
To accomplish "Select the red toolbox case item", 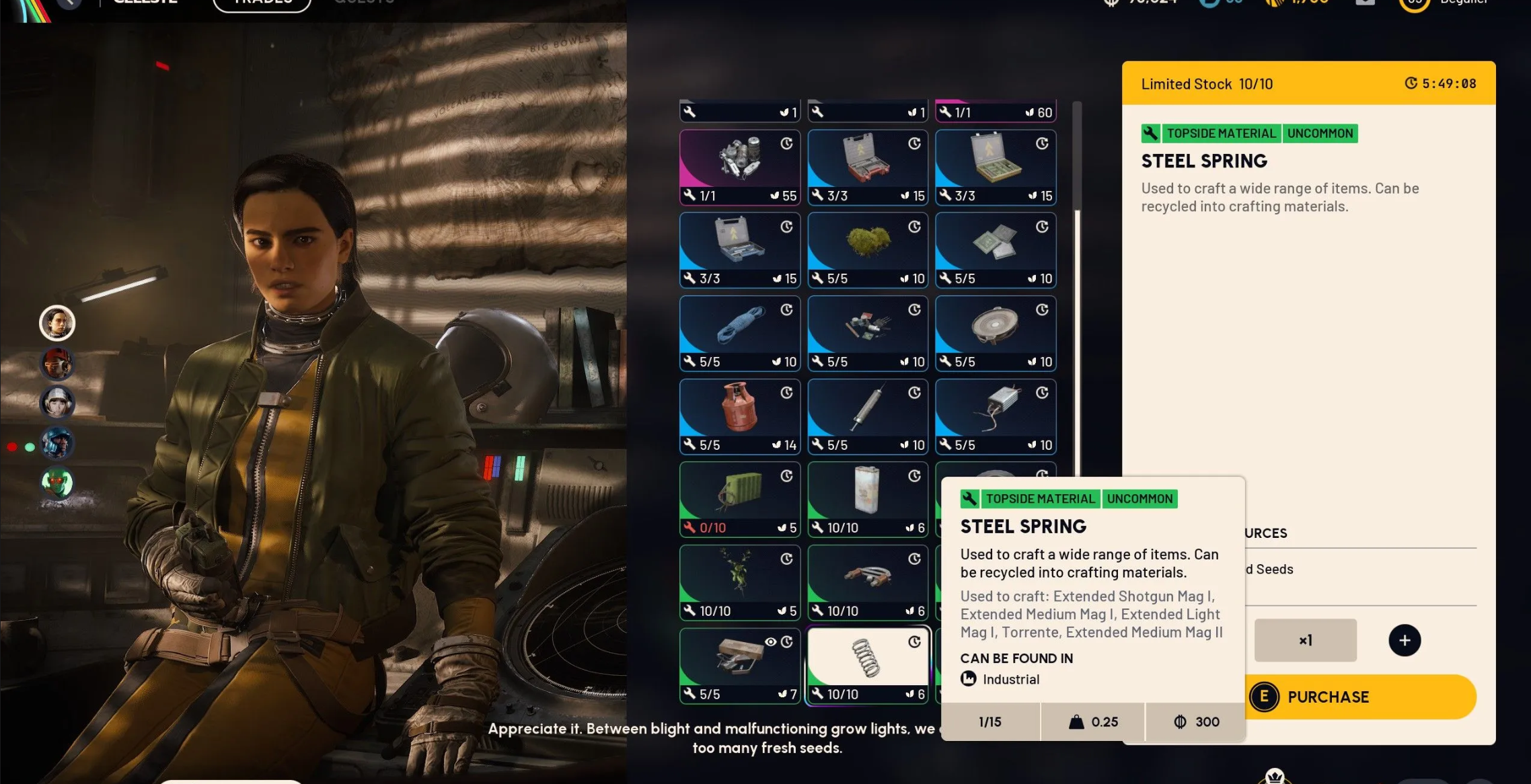I will [867, 167].
